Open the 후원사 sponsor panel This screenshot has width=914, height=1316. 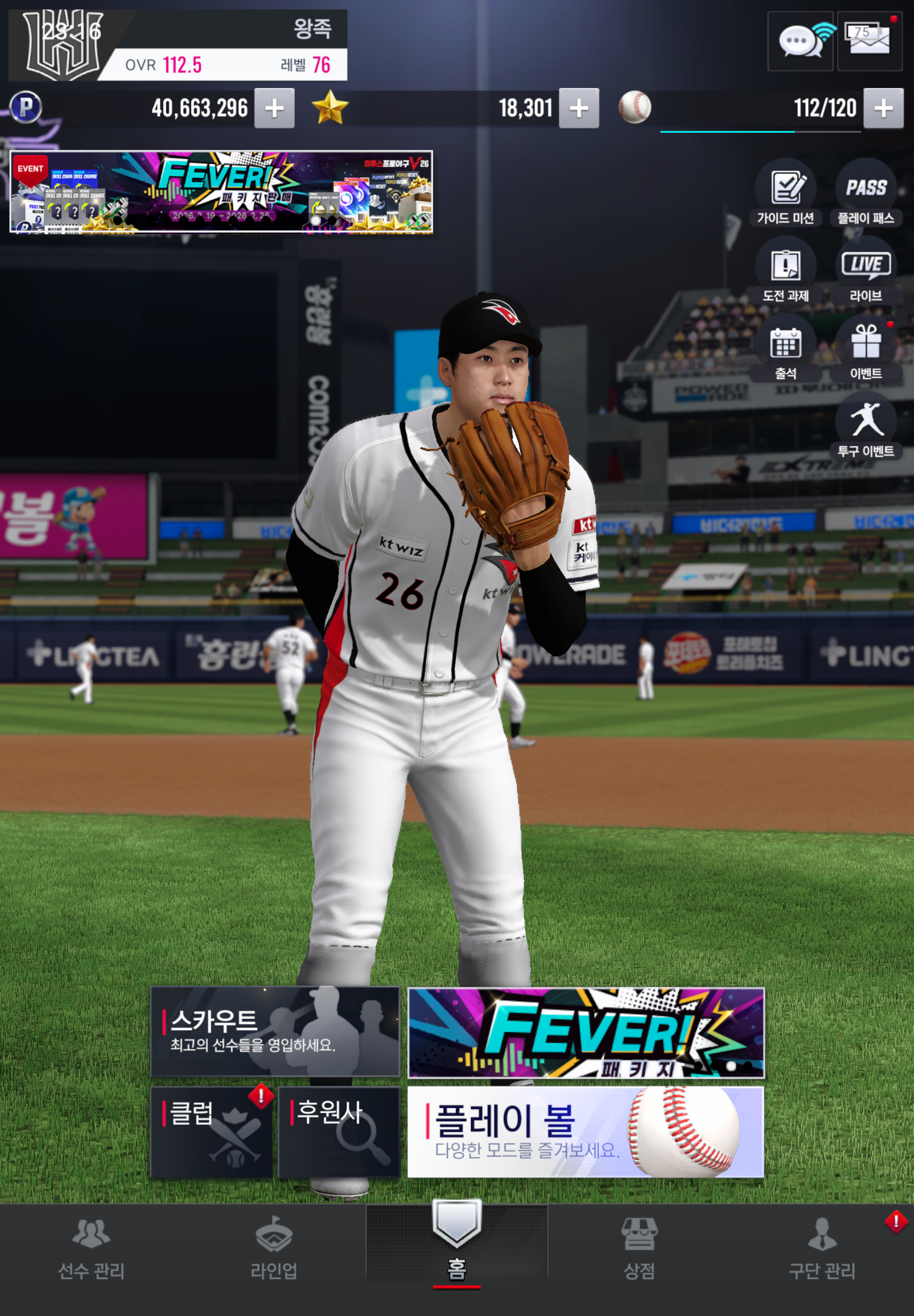[x=339, y=1131]
